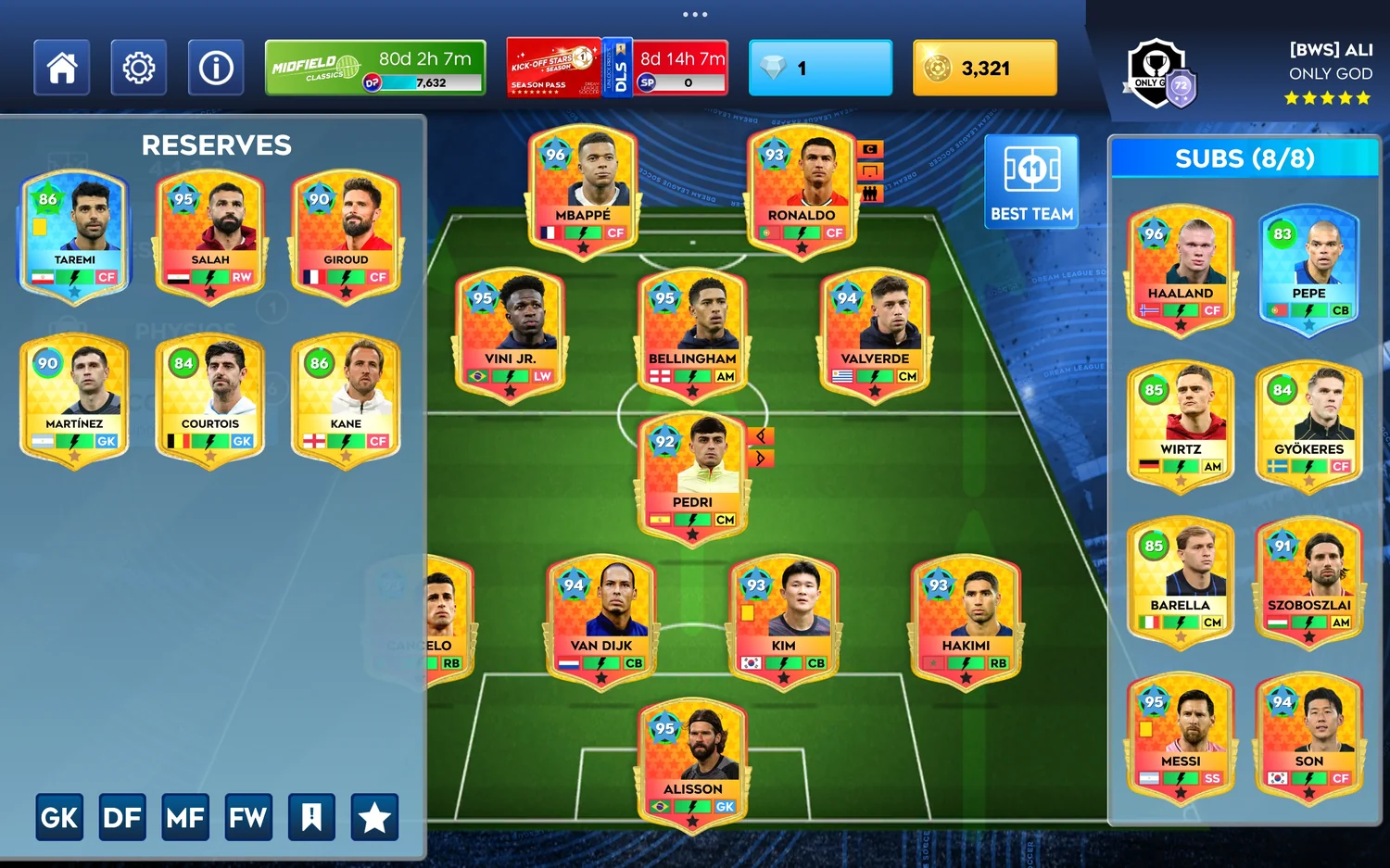The image size is (1390, 868).
Task: Filter reserves by DF
Action: coord(122,817)
